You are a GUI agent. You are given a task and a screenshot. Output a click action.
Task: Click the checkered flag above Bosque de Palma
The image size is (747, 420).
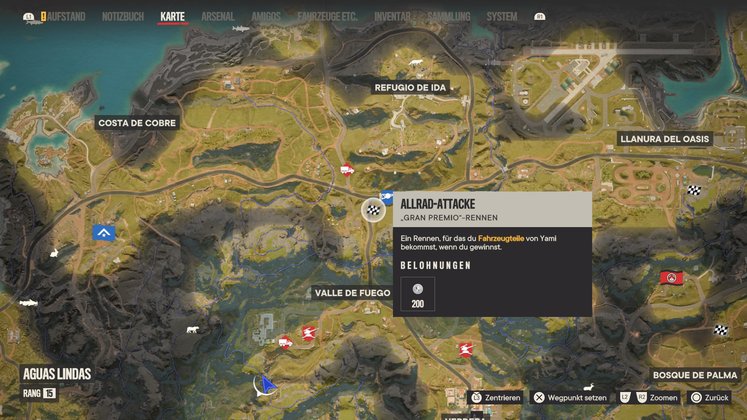pyautogui.click(x=721, y=331)
